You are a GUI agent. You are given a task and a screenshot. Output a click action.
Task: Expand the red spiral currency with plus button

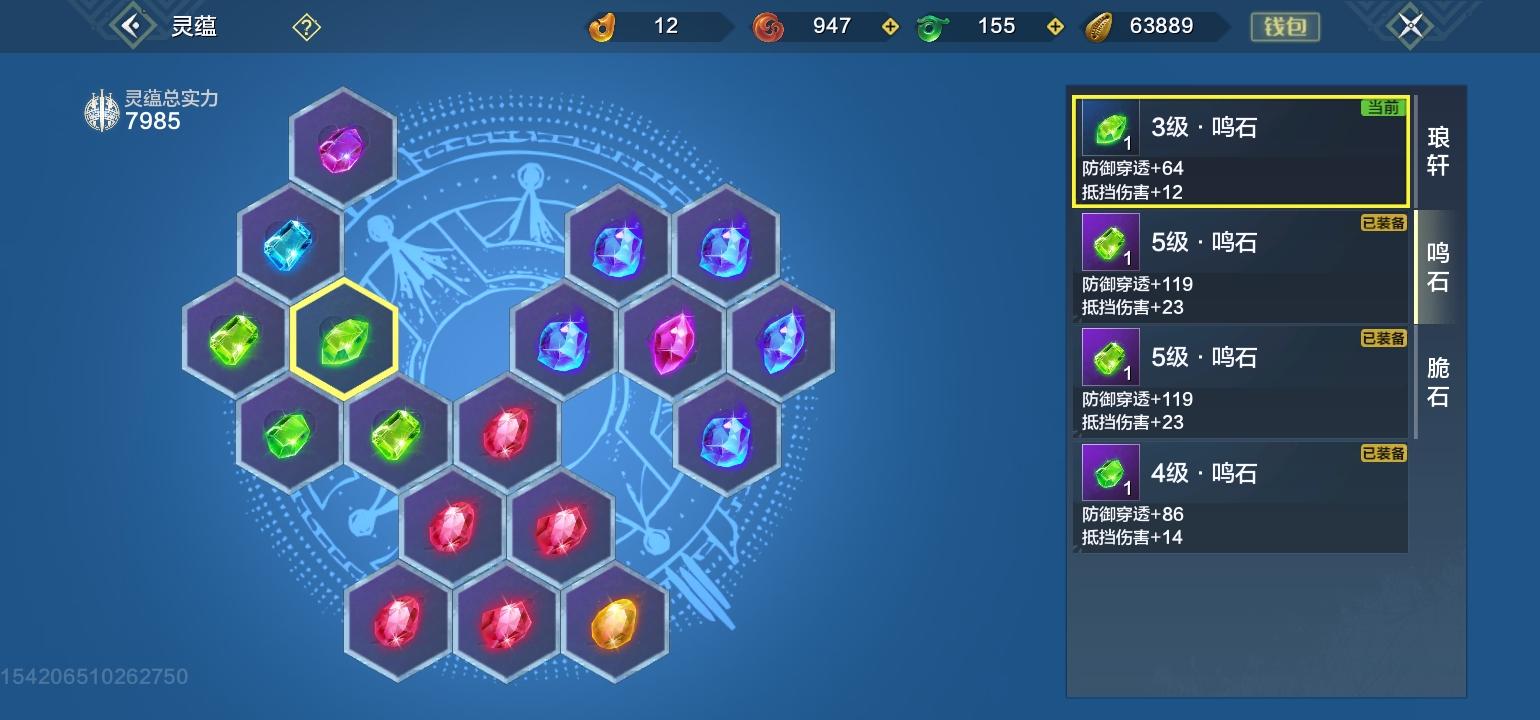coord(888,26)
